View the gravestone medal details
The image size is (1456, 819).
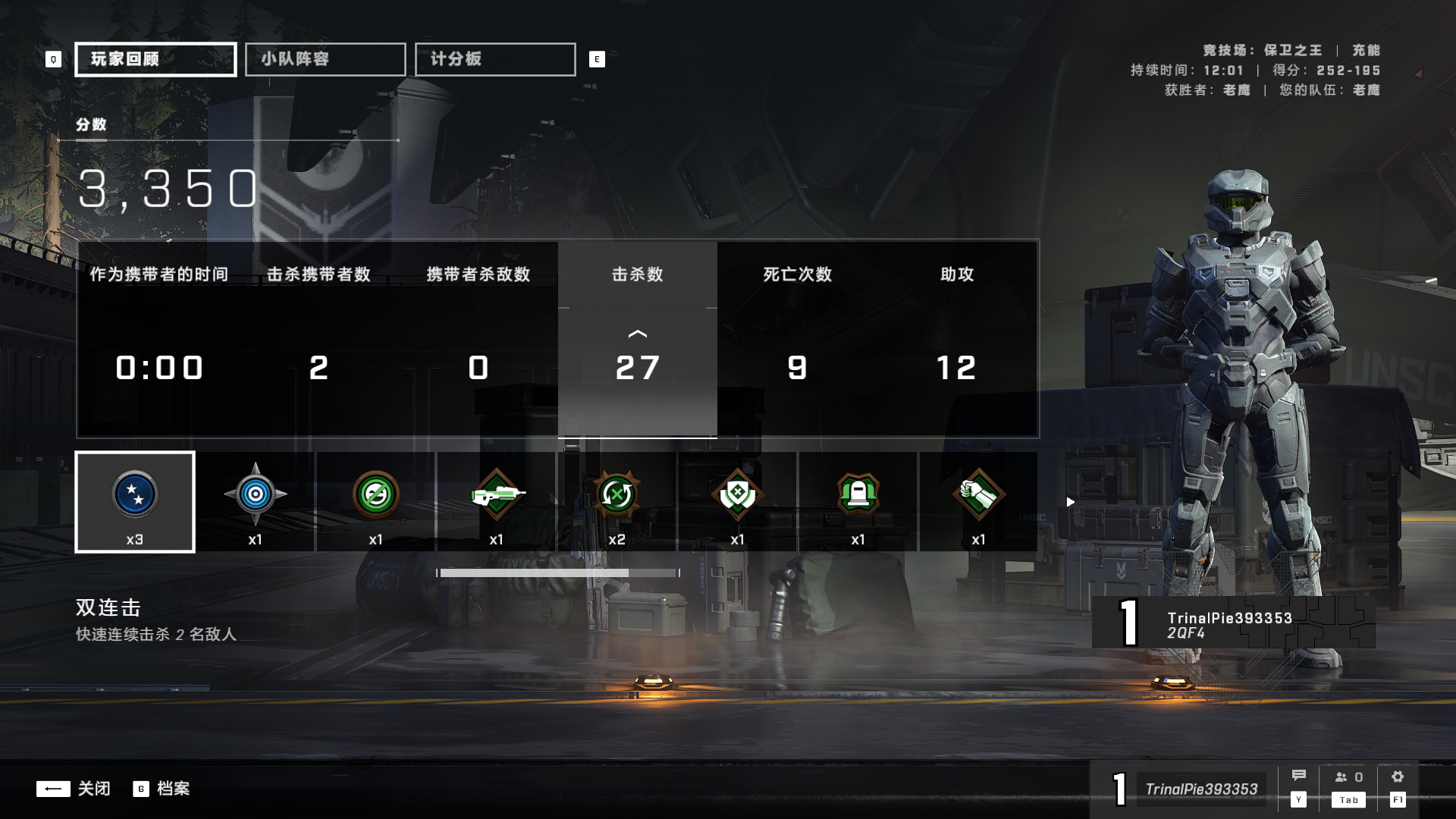click(858, 493)
